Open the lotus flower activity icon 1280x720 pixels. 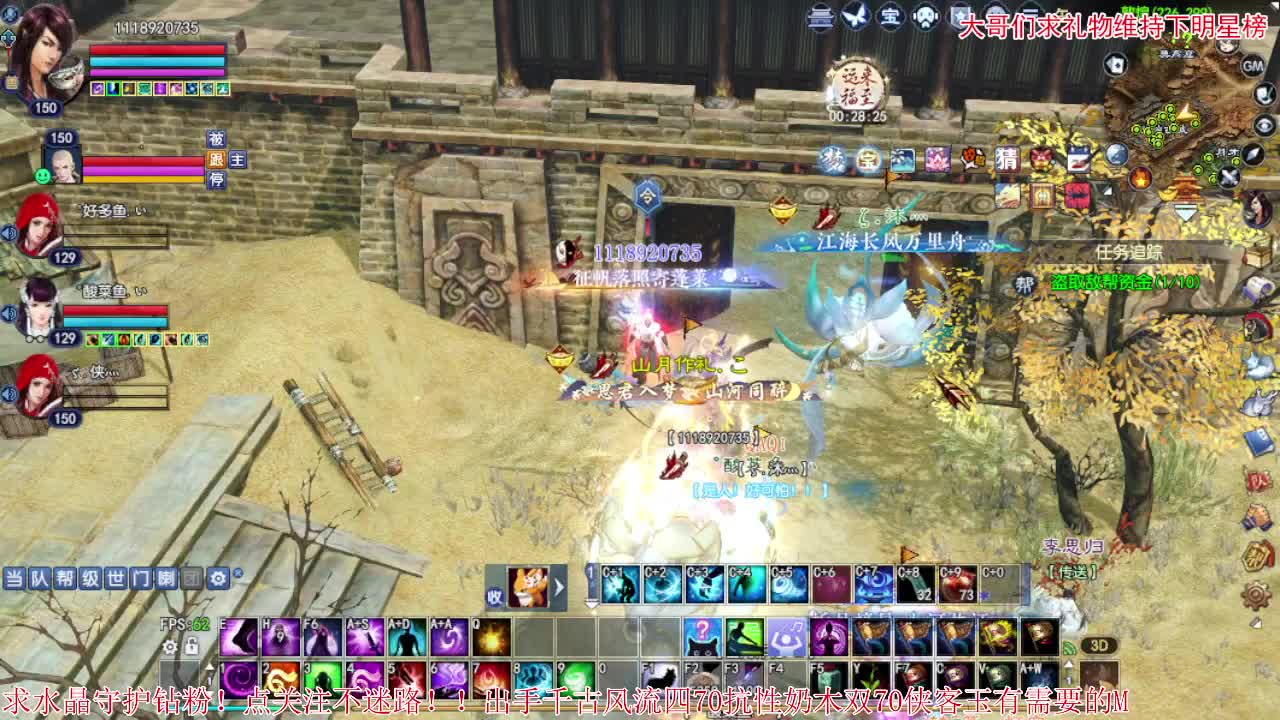(937, 160)
